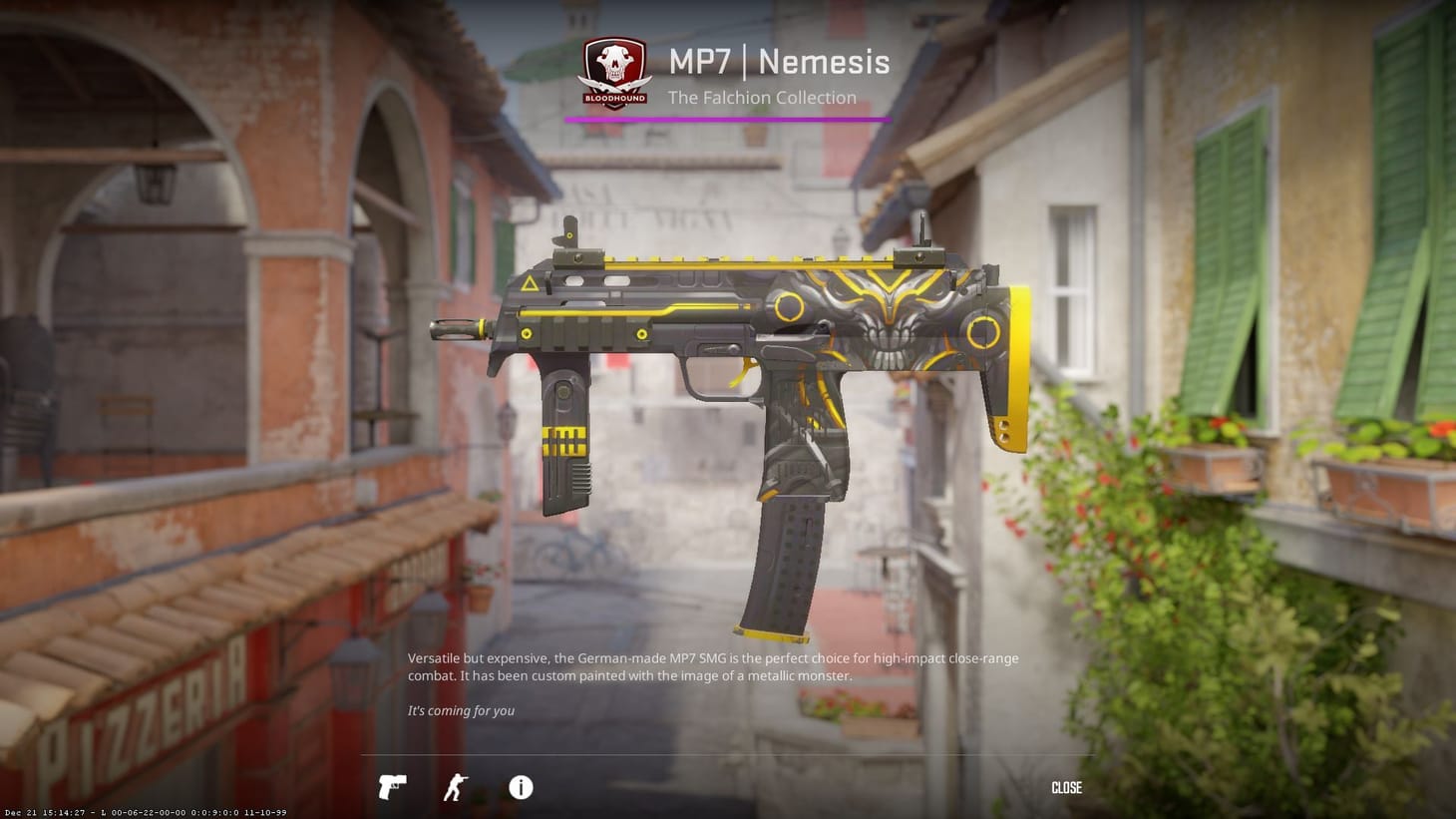Open The Falchion Collection link
The height and width of the screenshot is (819, 1456).
point(762,97)
